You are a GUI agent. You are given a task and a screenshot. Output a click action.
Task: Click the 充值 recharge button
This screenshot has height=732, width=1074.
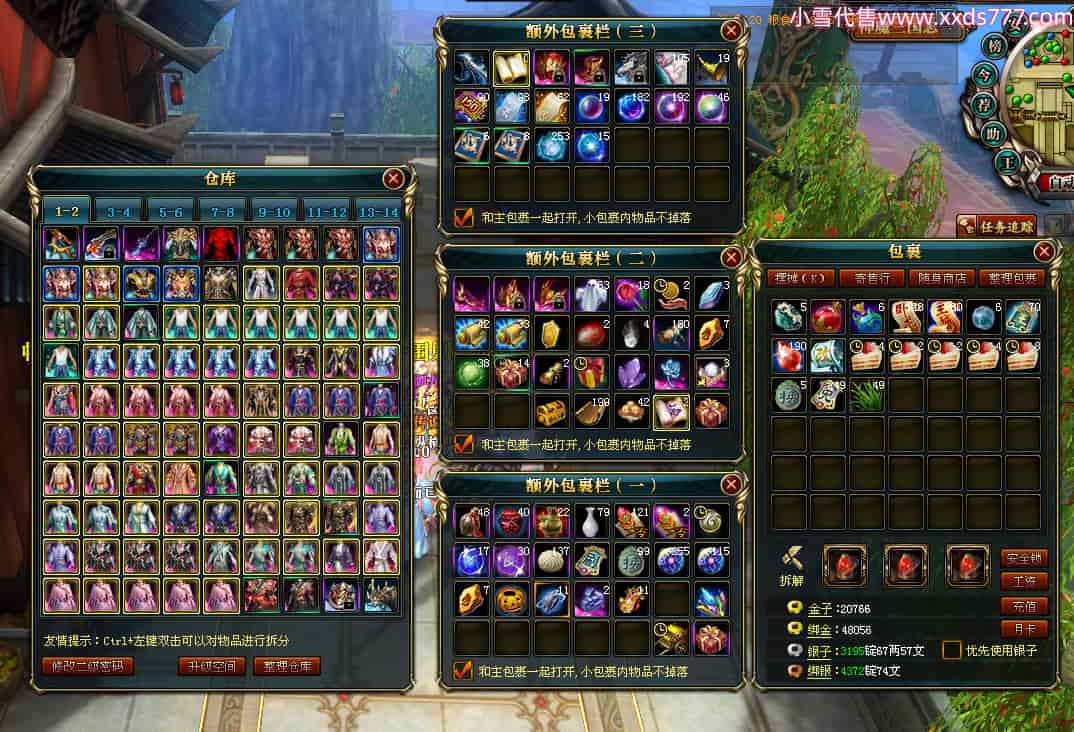(x=1024, y=606)
